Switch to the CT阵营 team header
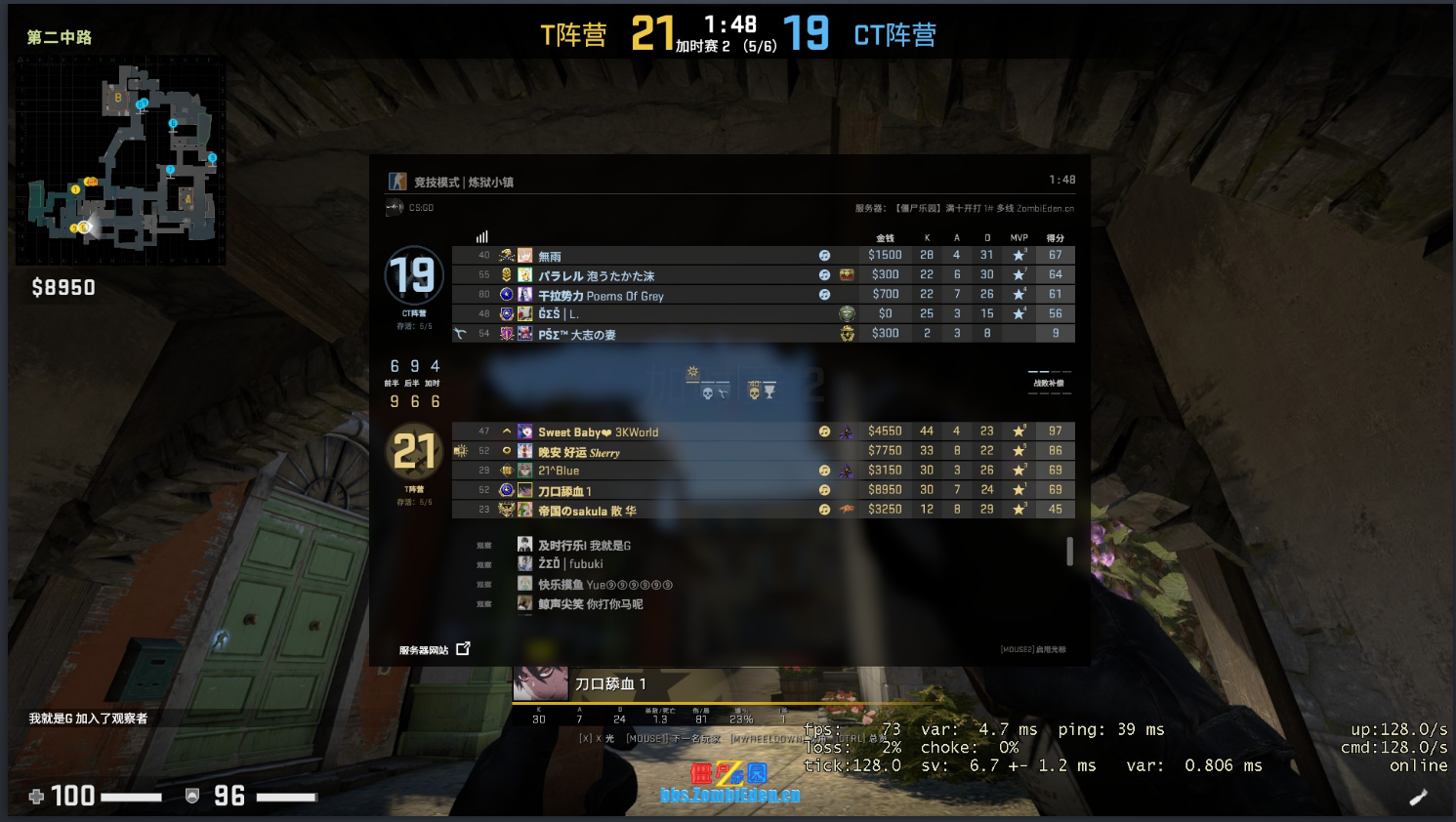The height and width of the screenshot is (822, 1456). 894,32
